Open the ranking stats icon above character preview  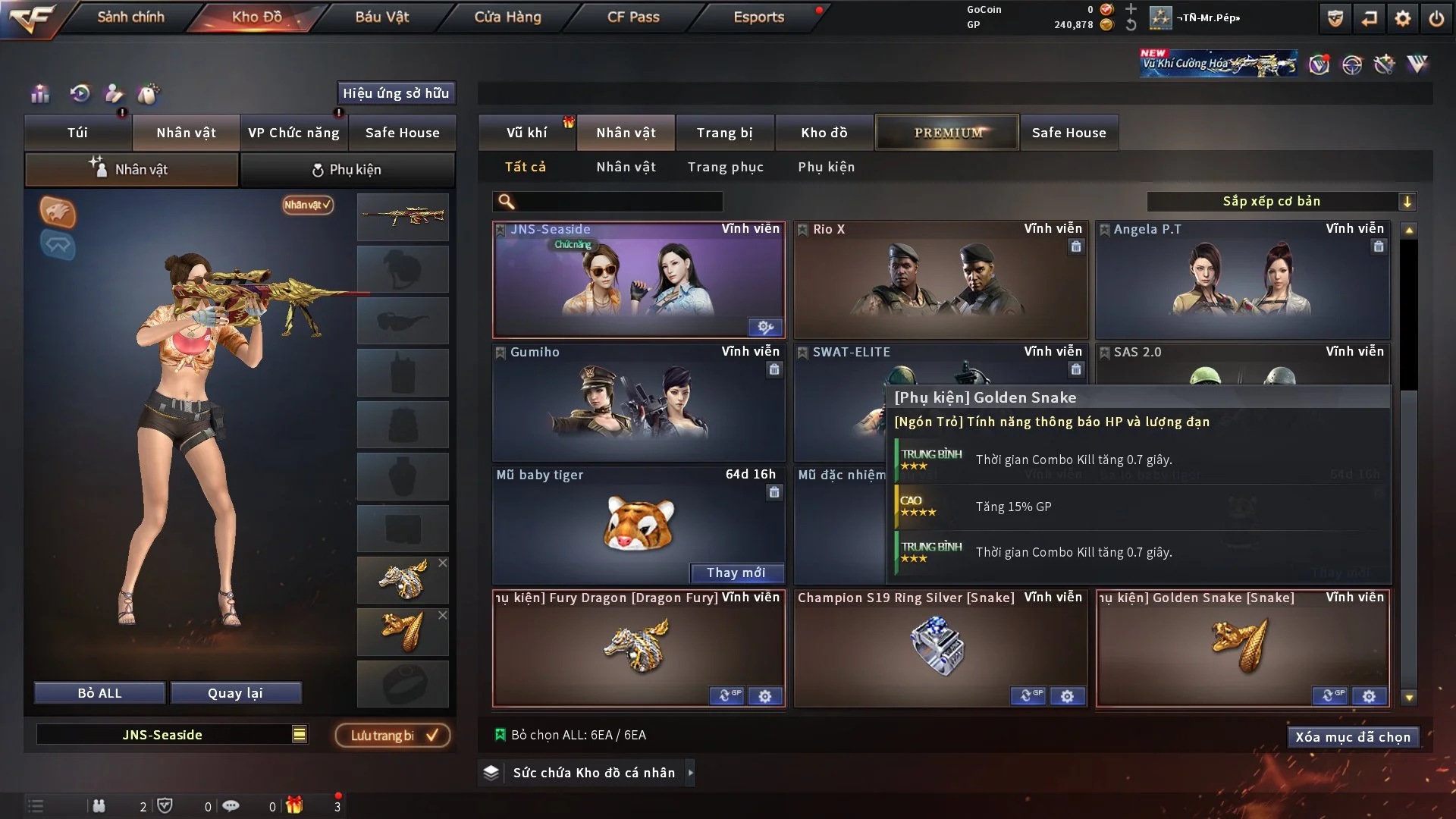[x=39, y=94]
